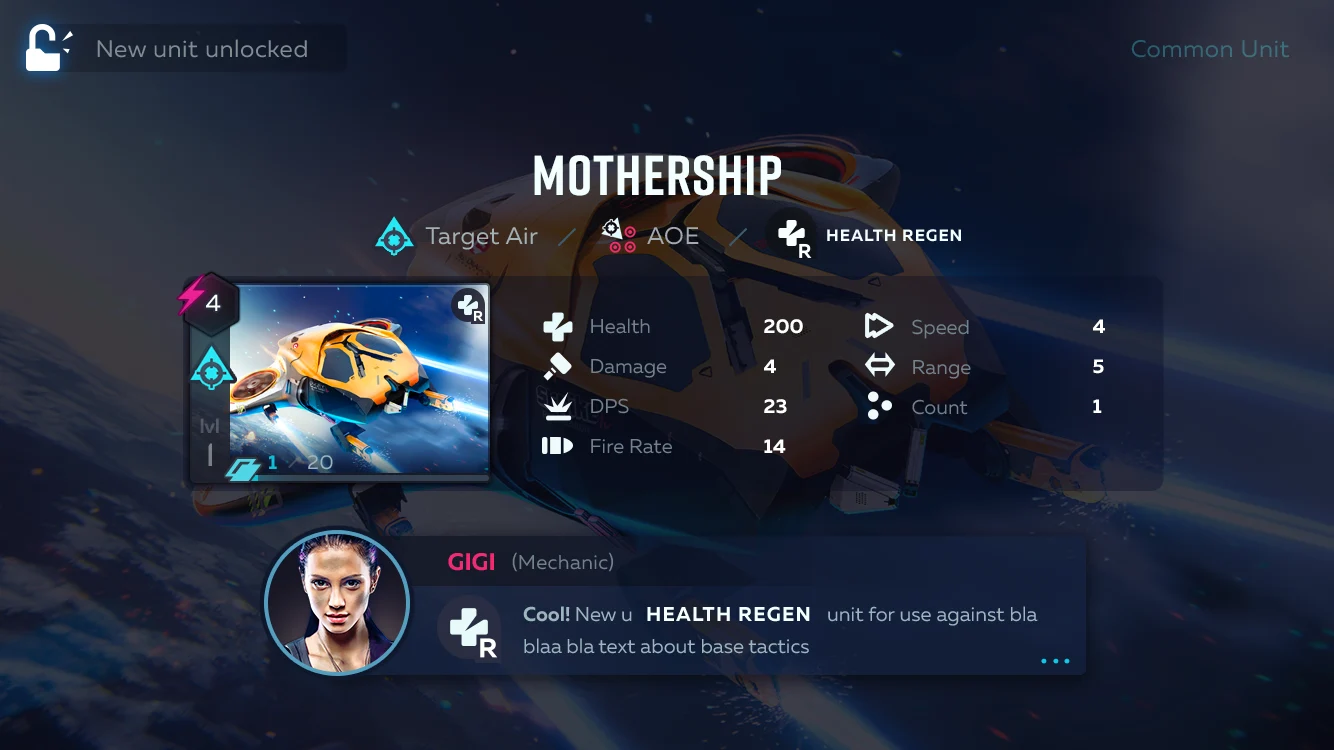
Task: Select the AOE trait icon
Action: tap(618, 236)
